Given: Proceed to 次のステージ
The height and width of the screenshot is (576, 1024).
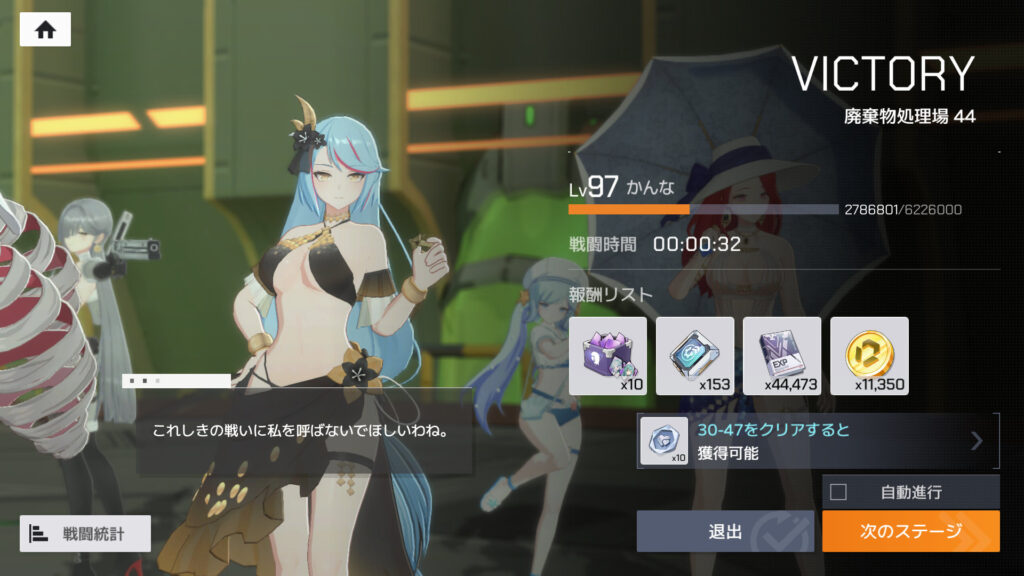Looking at the screenshot, I should 910,531.
